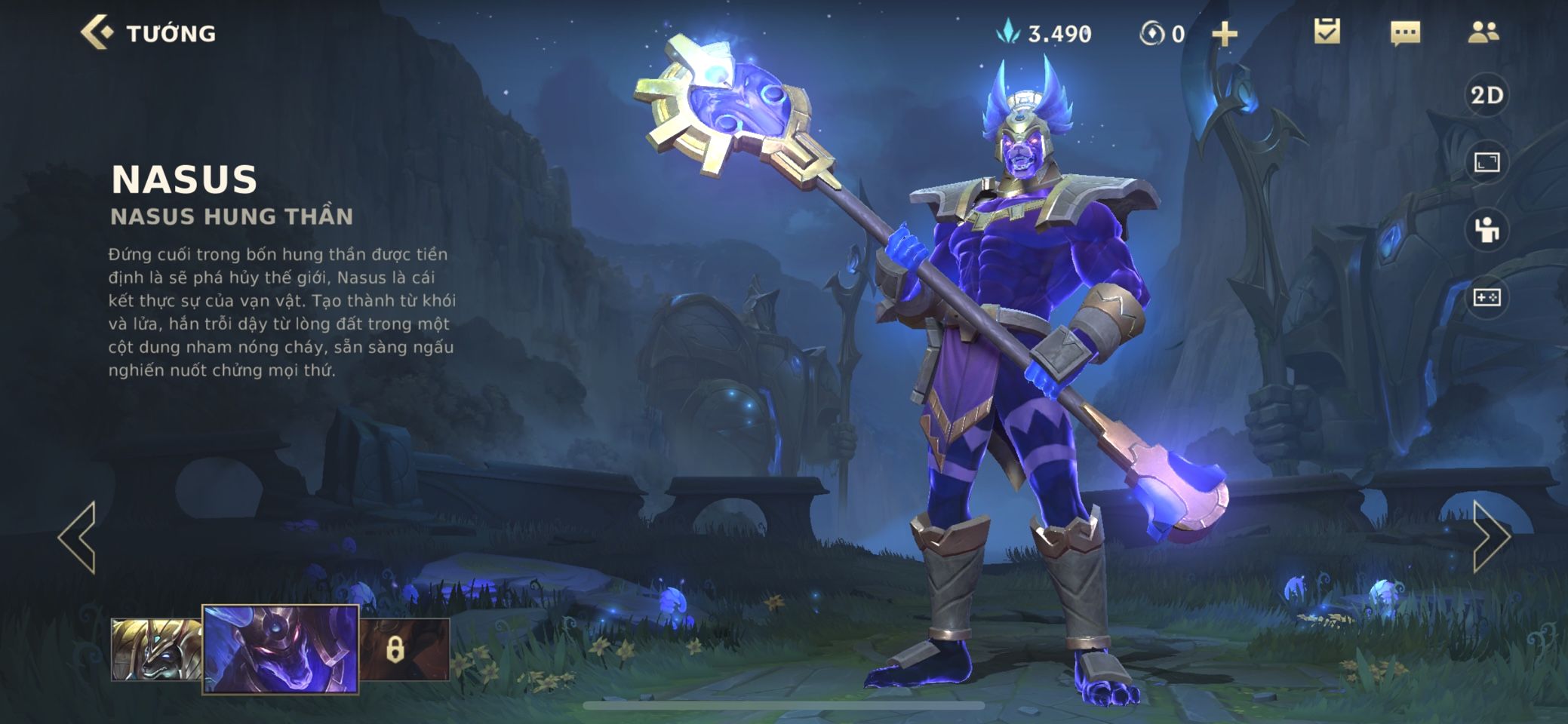
Task: Open the friends list icon
Action: 1483,32
